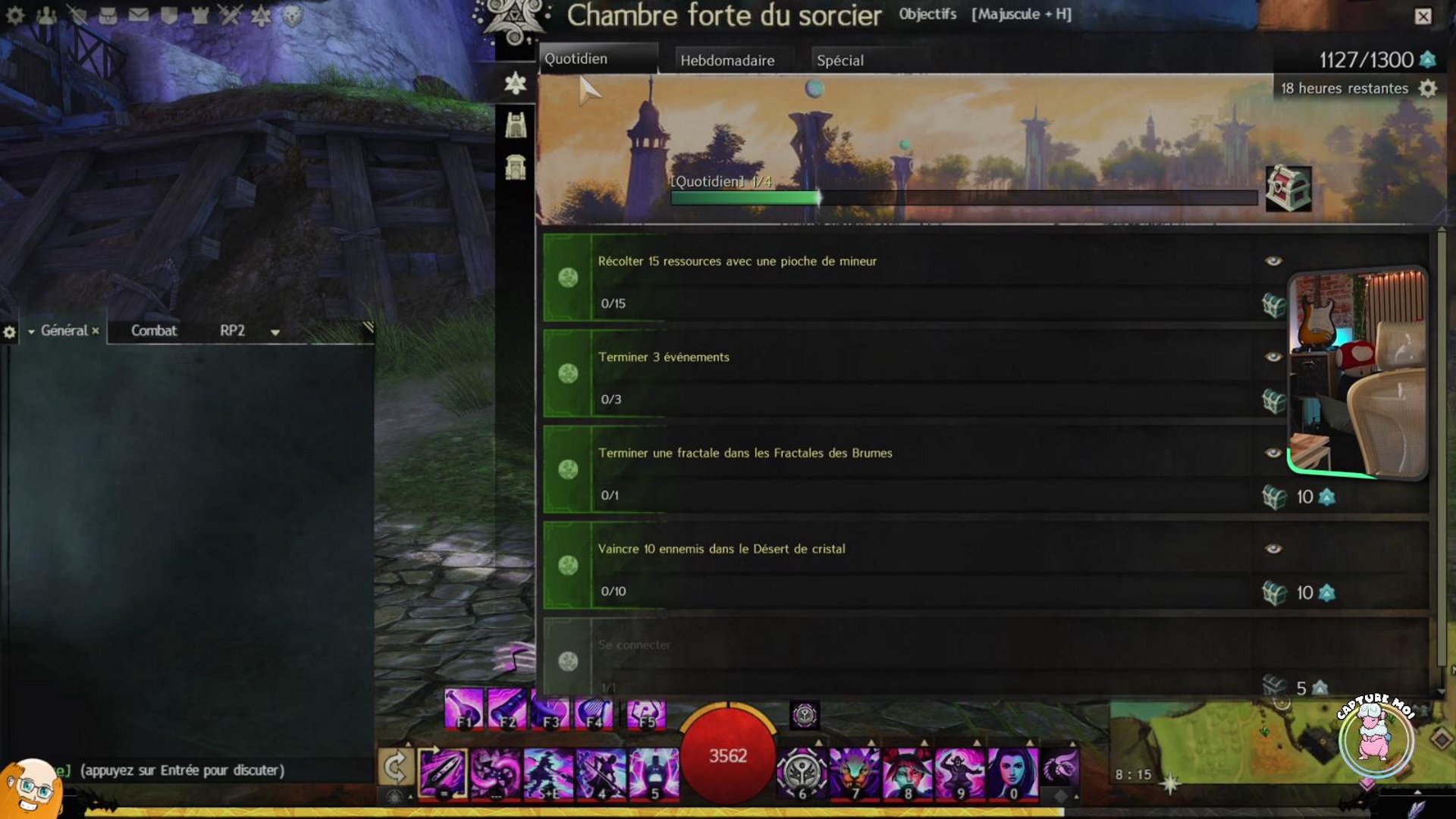Close the Général chat tab
1456x819 pixels.
(x=96, y=331)
